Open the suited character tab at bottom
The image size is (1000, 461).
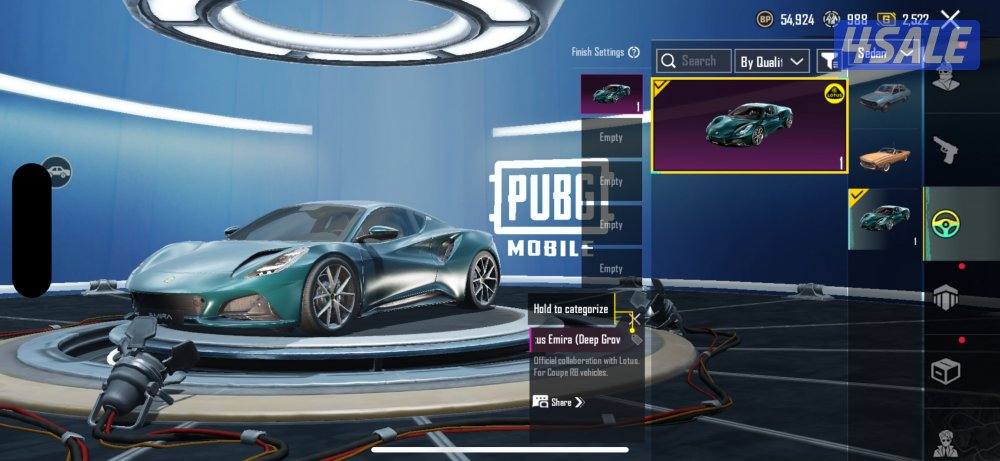click(945, 440)
